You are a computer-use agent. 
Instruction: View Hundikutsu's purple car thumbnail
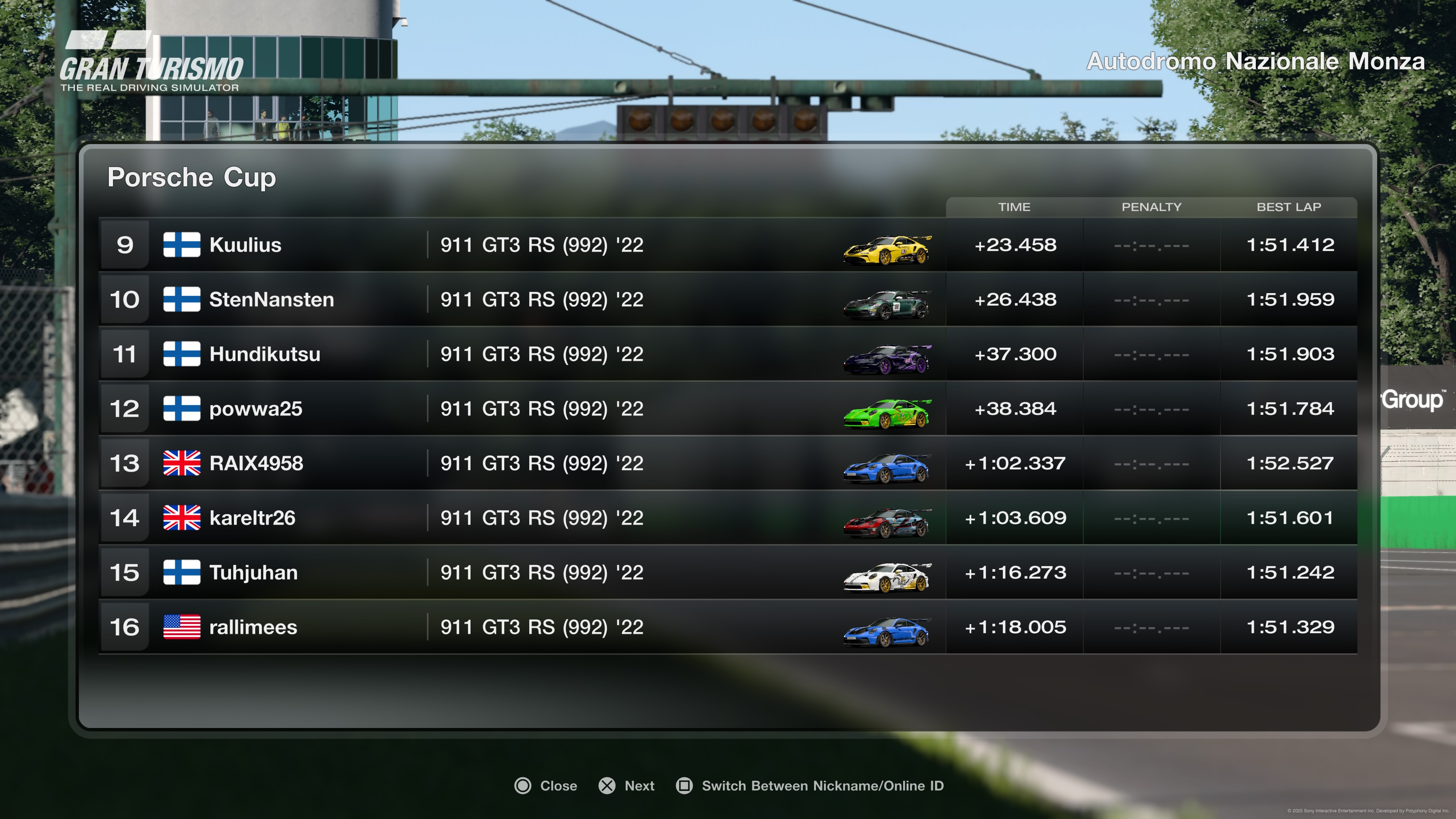(x=887, y=359)
